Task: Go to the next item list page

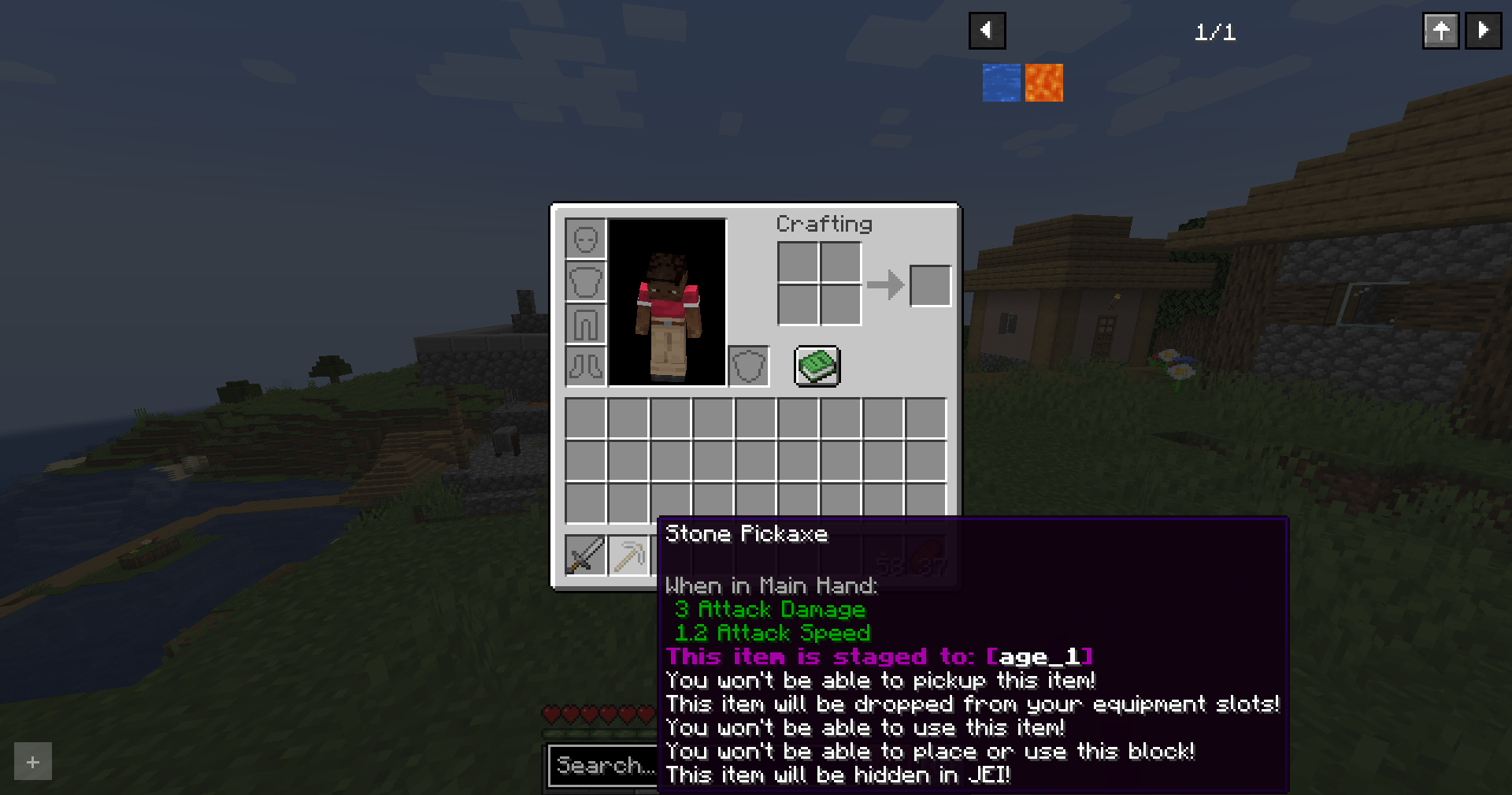Action: pyautogui.click(x=1482, y=32)
